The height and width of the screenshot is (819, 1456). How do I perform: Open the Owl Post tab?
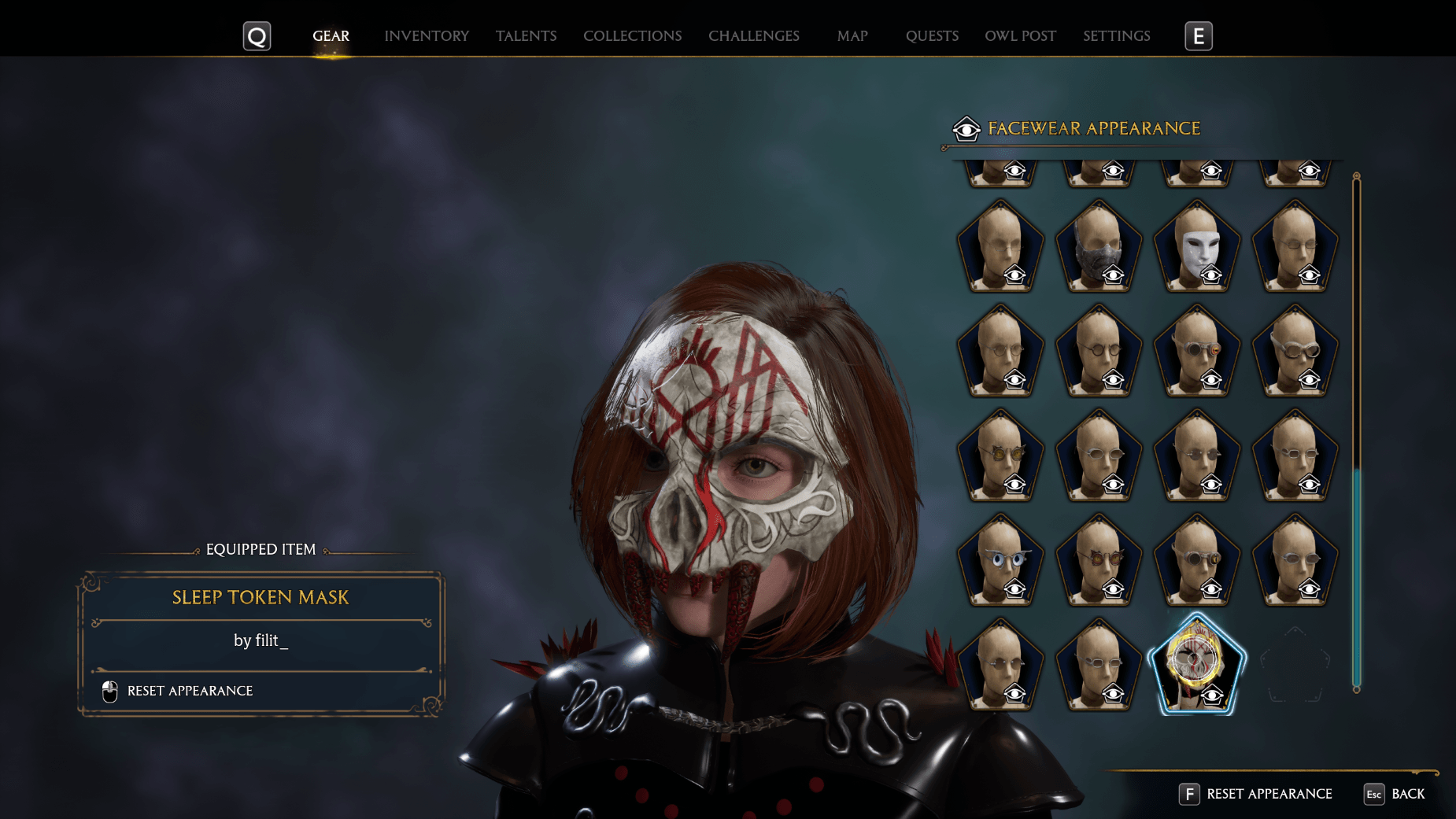pos(1020,35)
